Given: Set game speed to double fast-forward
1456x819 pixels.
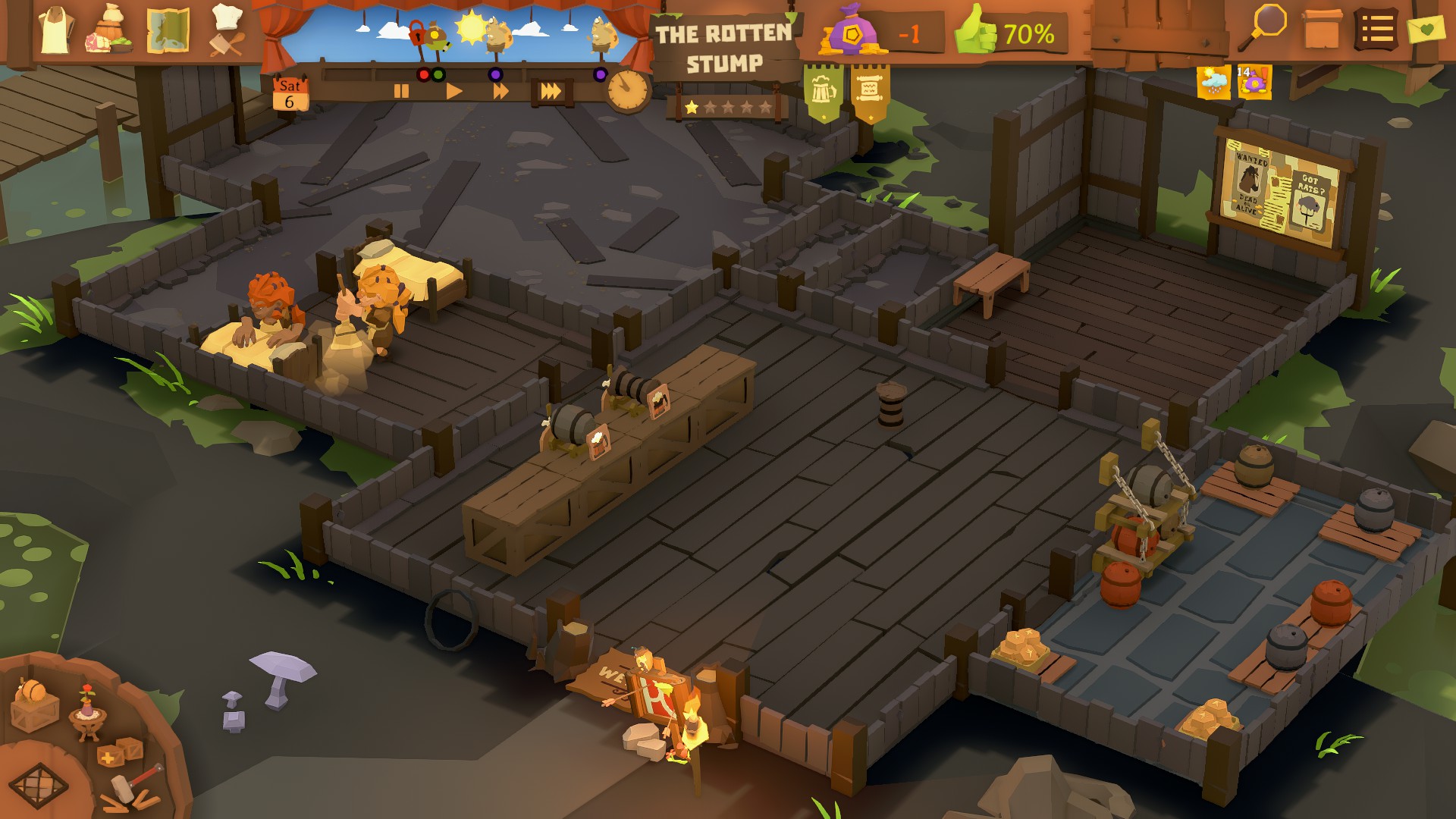Looking at the screenshot, I should click(500, 92).
